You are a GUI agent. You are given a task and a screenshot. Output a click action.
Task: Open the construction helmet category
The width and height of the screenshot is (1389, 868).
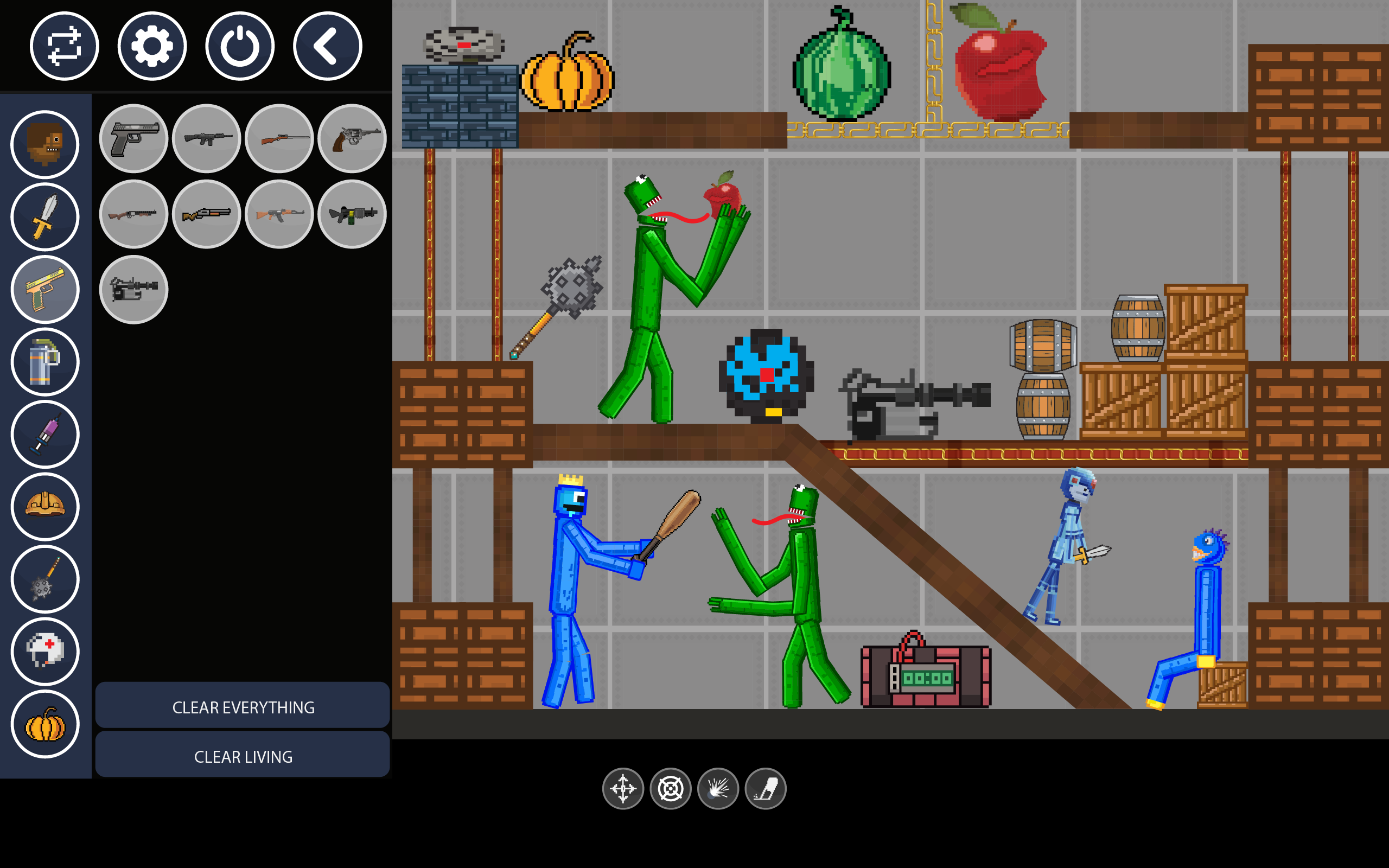tap(46, 507)
